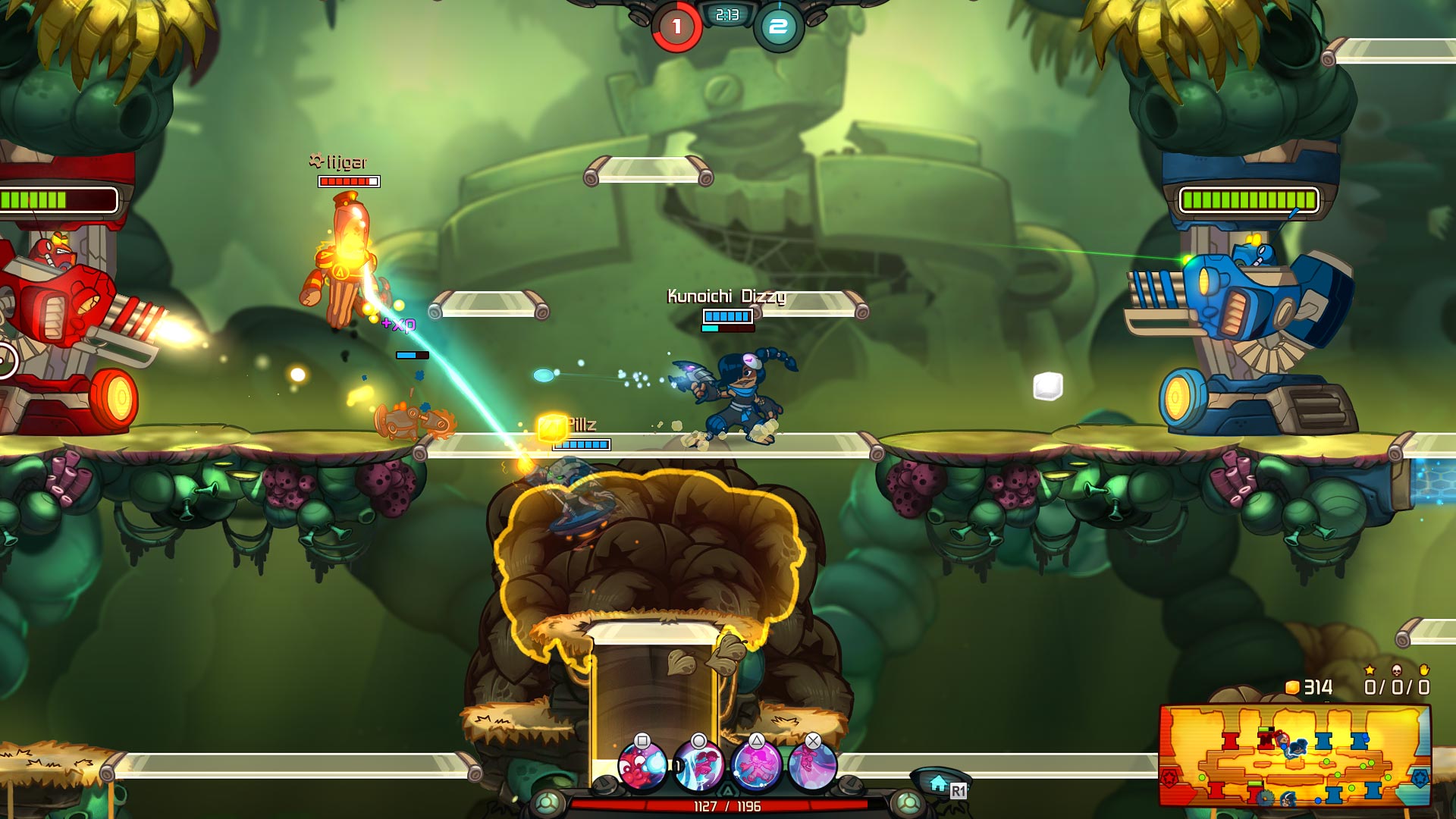Click the Pillz name label on the platform
Image resolution: width=1456 pixels, height=819 pixels.
582,425
